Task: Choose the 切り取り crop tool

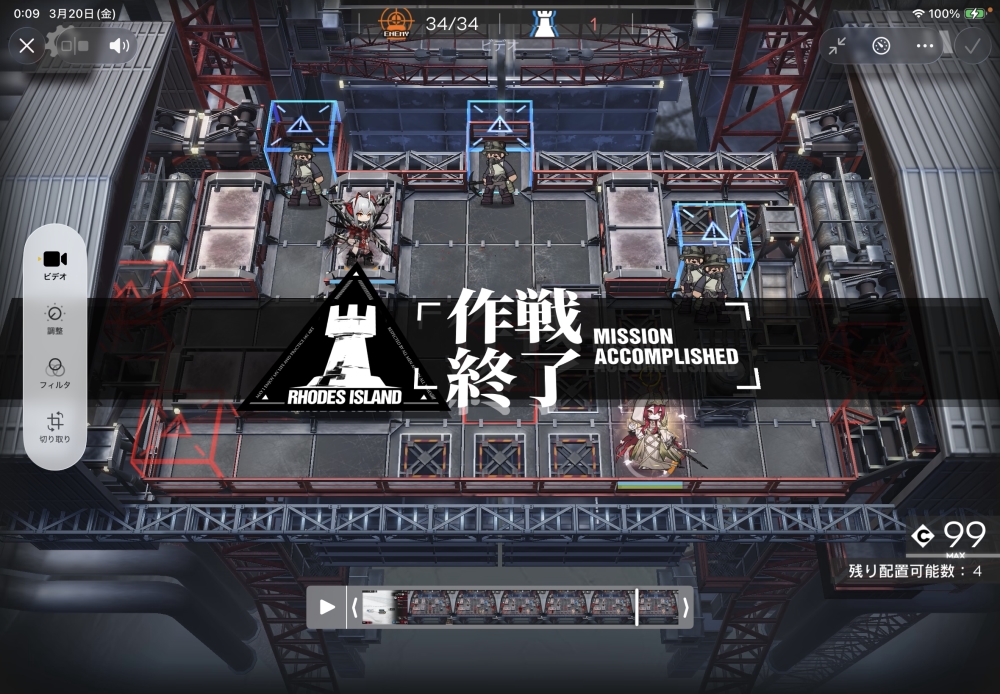Action: coord(55,427)
